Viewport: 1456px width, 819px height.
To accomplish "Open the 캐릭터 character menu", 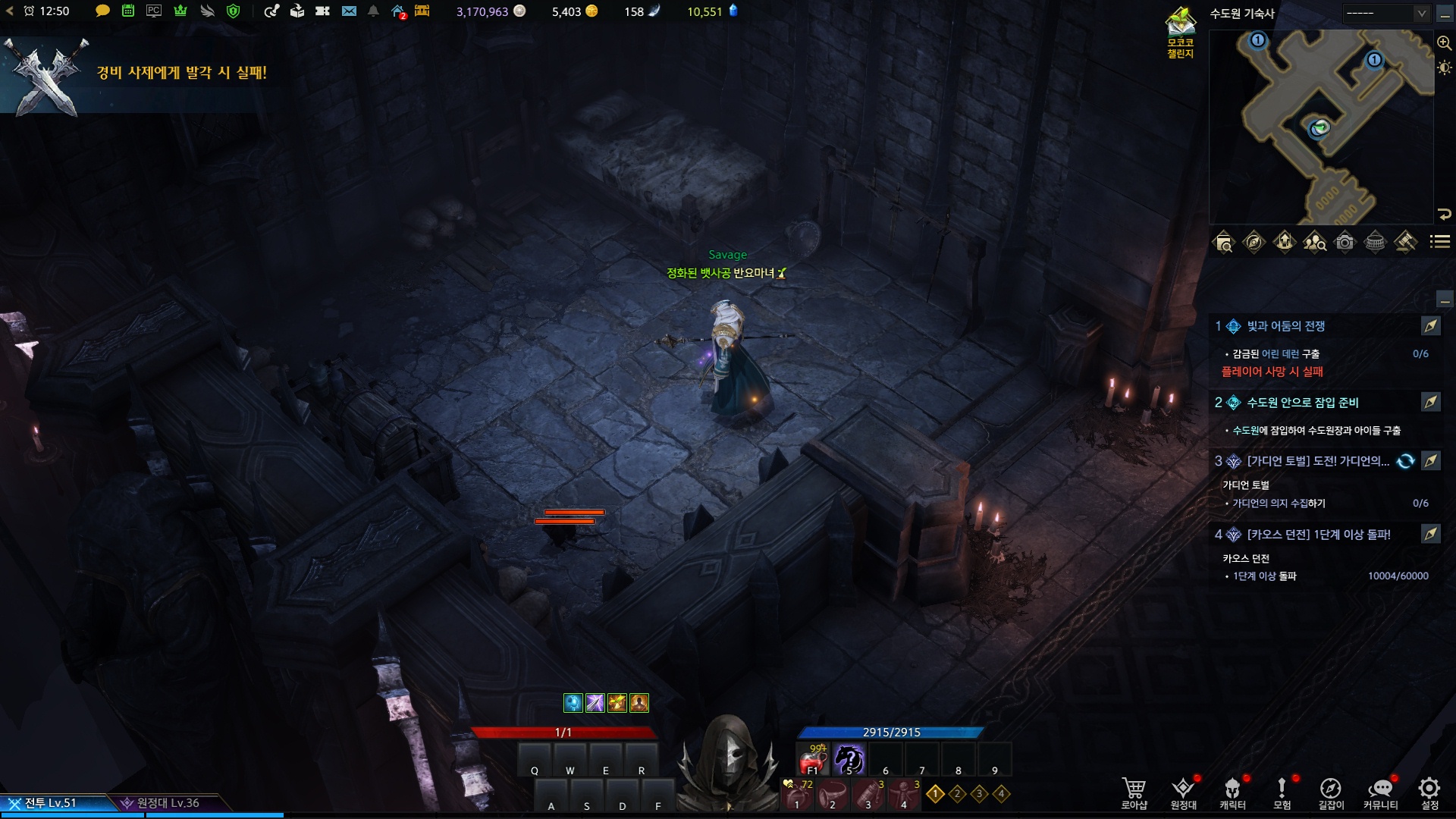I will point(1232,792).
